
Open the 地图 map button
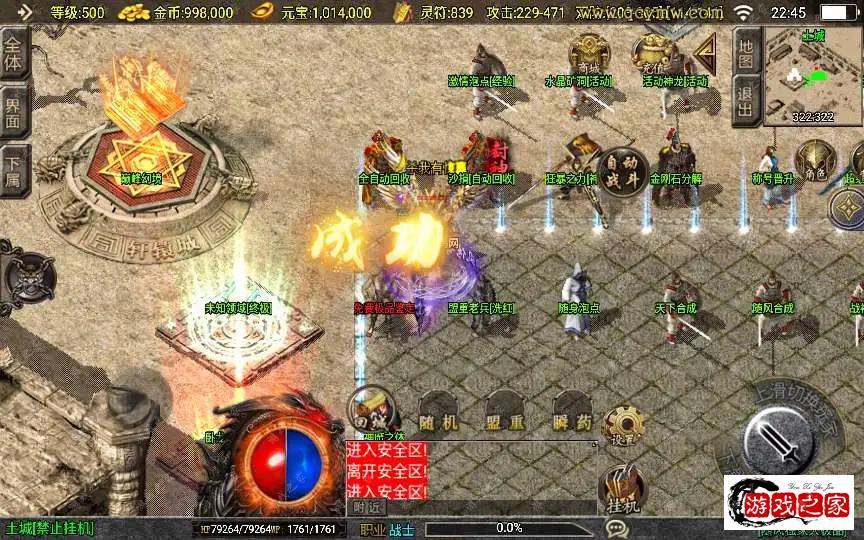point(745,54)
